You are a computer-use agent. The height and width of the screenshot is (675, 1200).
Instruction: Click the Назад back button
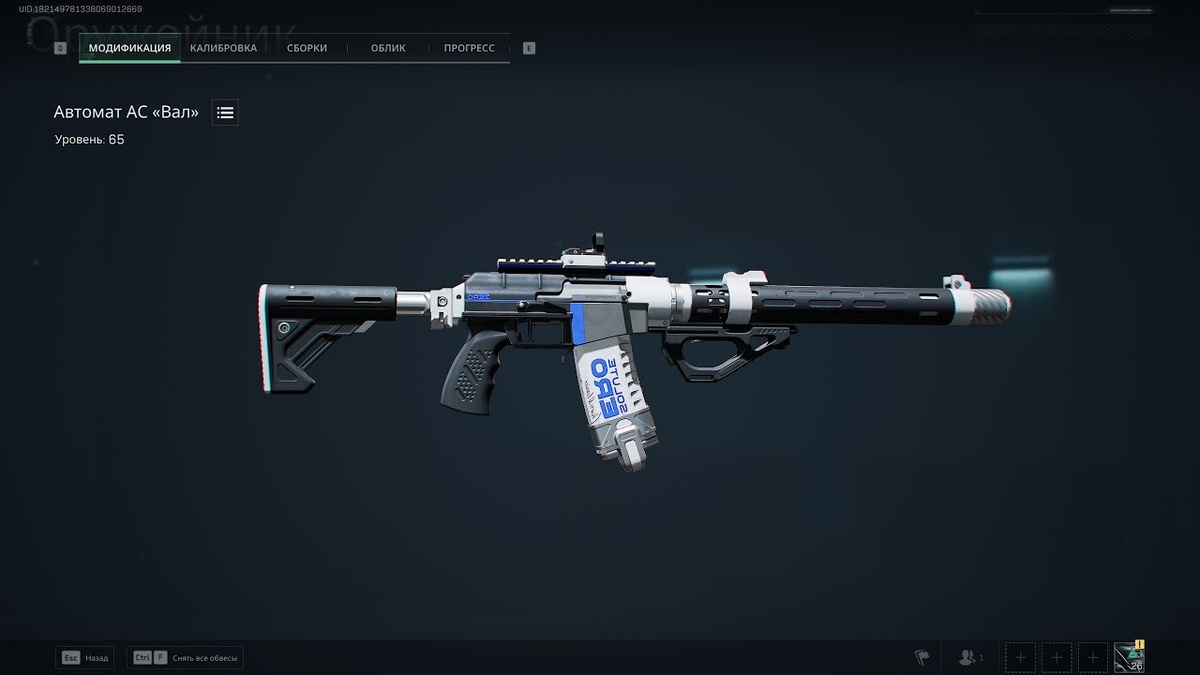coord(85,658)
